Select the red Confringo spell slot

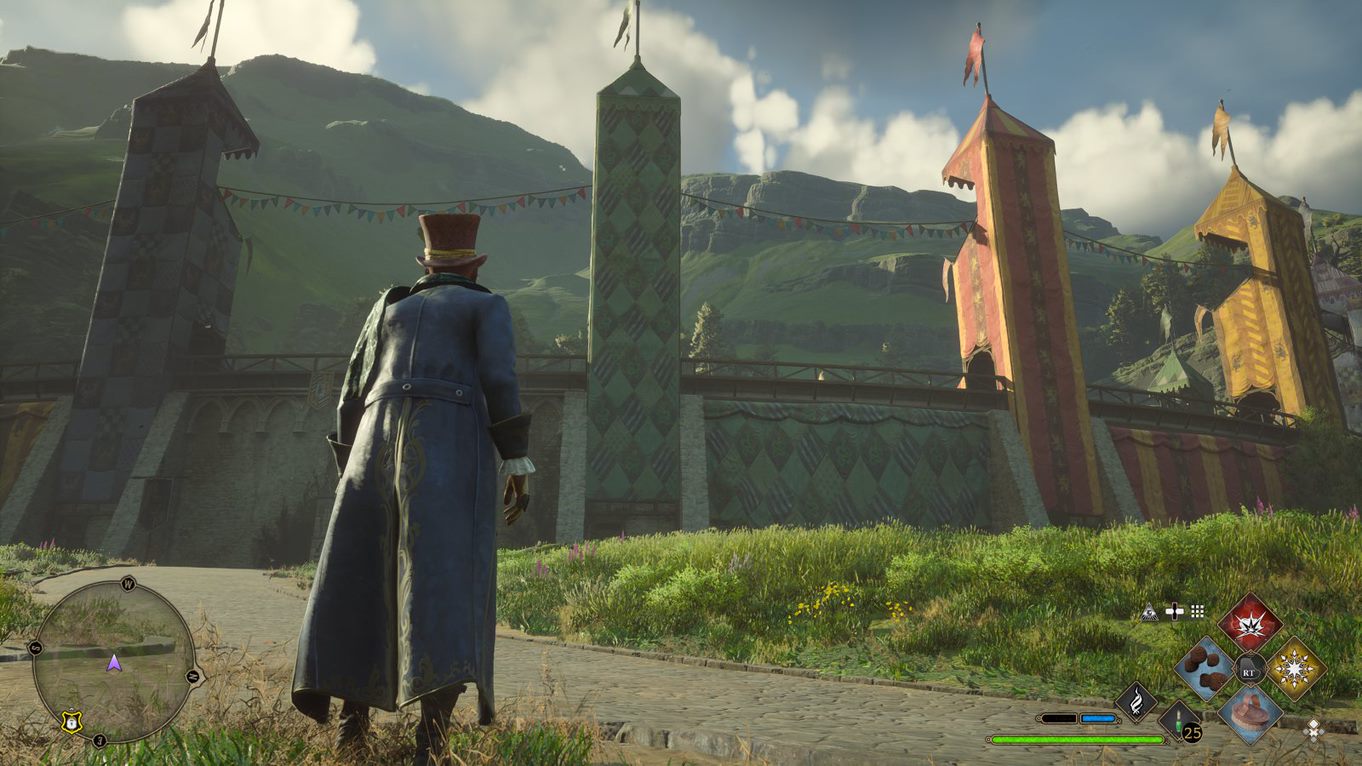[1251, 624]
